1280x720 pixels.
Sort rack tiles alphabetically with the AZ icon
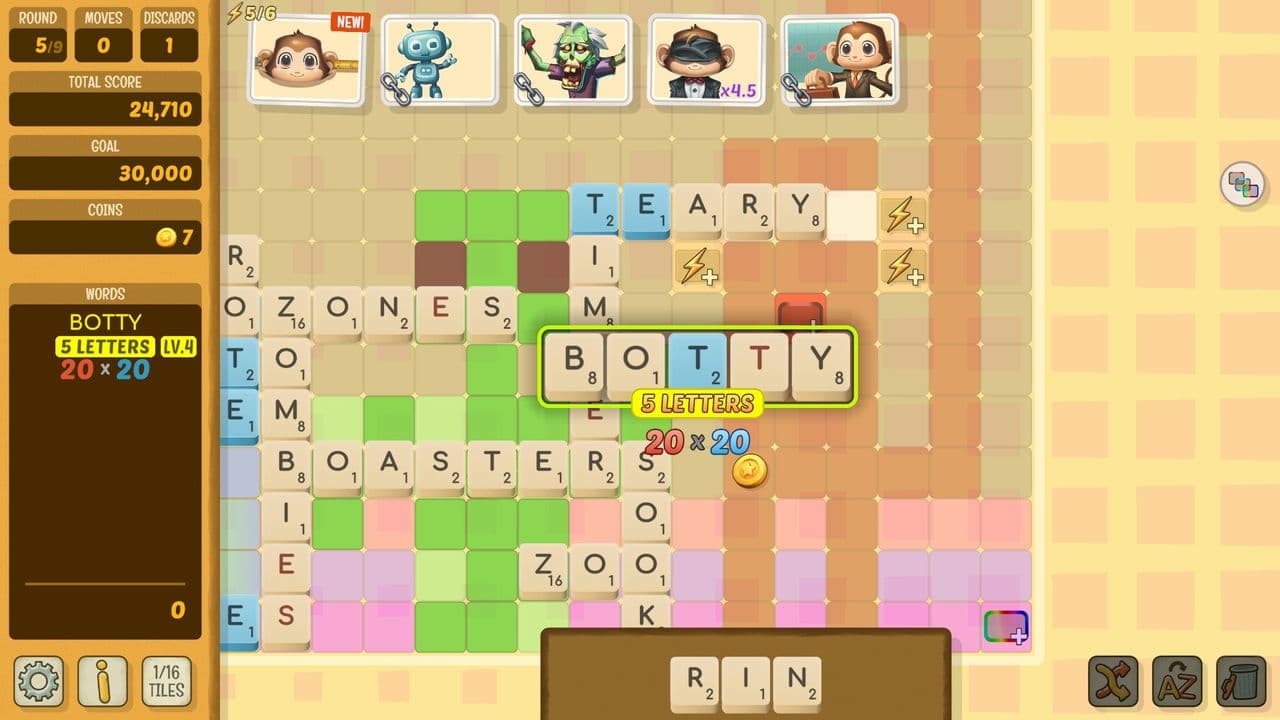pyautogui.click(x=1176, y=679)
